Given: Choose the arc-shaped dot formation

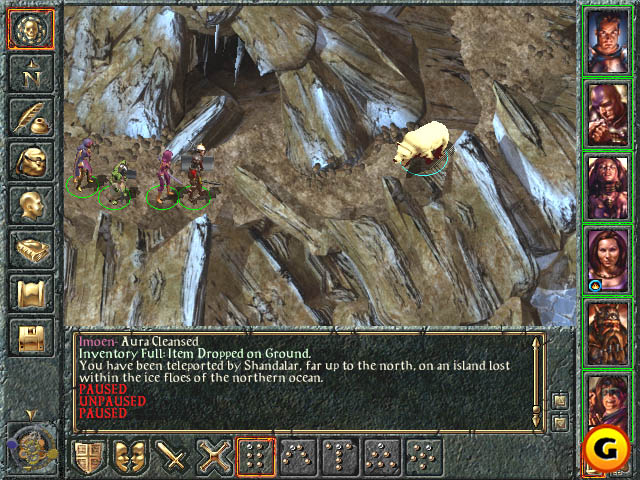Looking at the screenshot, I should coord(298,457).
